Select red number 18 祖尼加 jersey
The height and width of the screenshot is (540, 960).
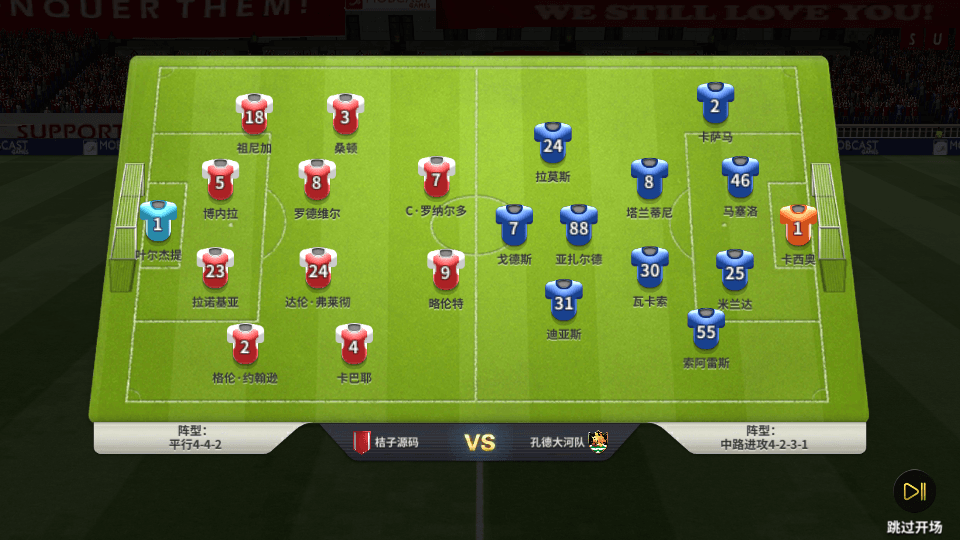tap(254, 116)
